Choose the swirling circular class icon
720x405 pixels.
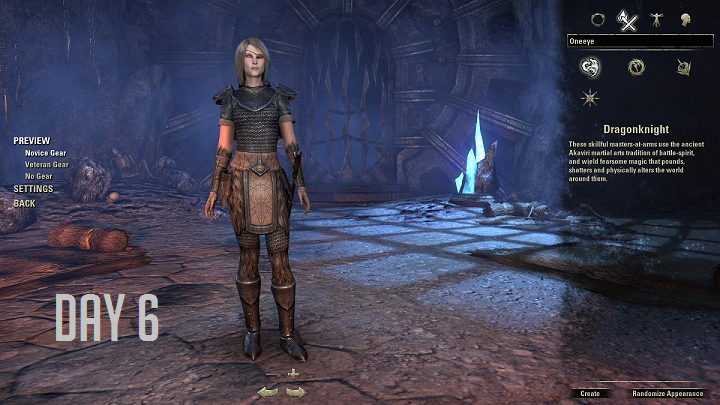pyautogui.click(x=636, y=67)
